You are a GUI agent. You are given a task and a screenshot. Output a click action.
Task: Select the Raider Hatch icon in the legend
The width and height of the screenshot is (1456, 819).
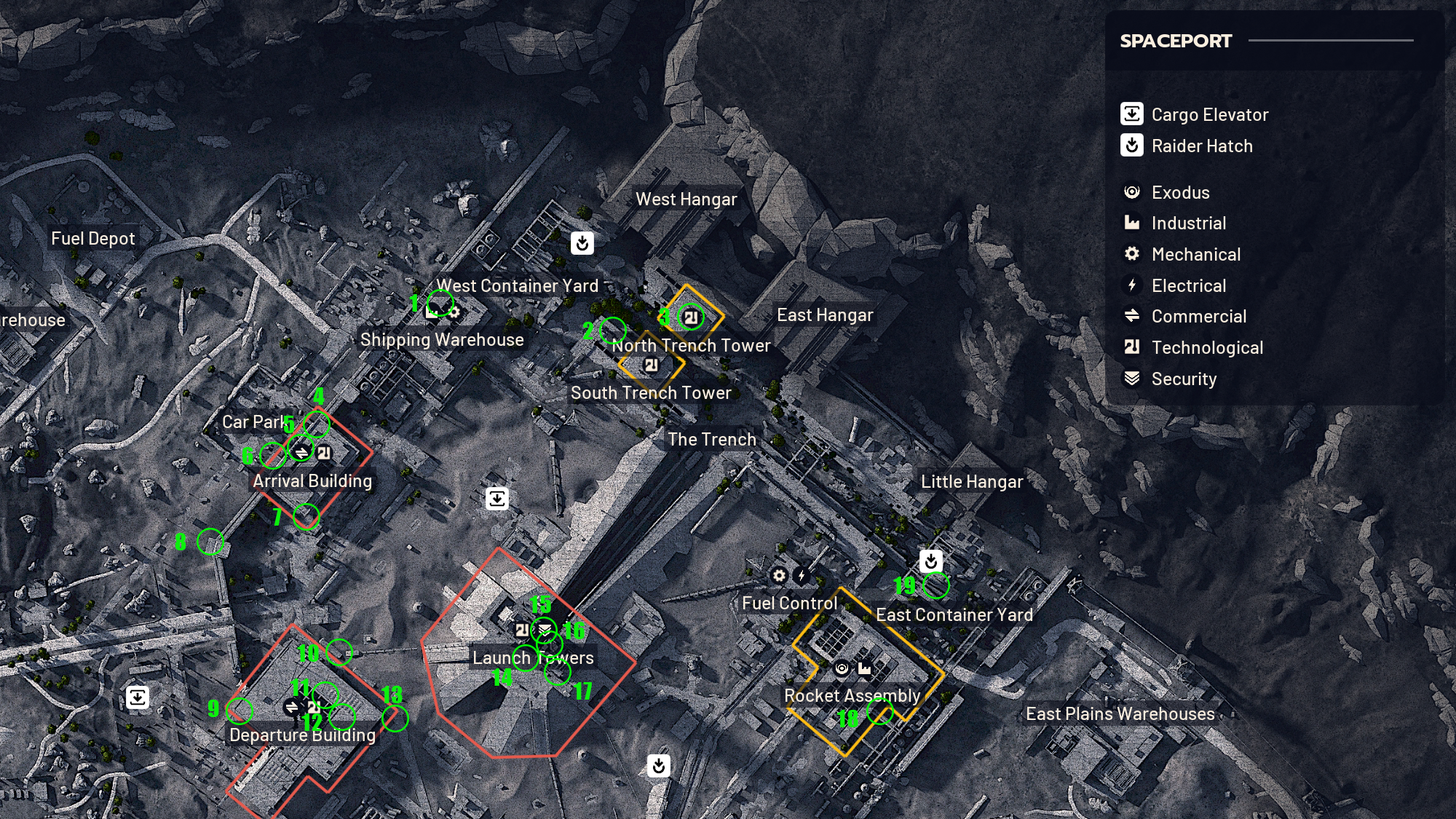(1131, 146)
